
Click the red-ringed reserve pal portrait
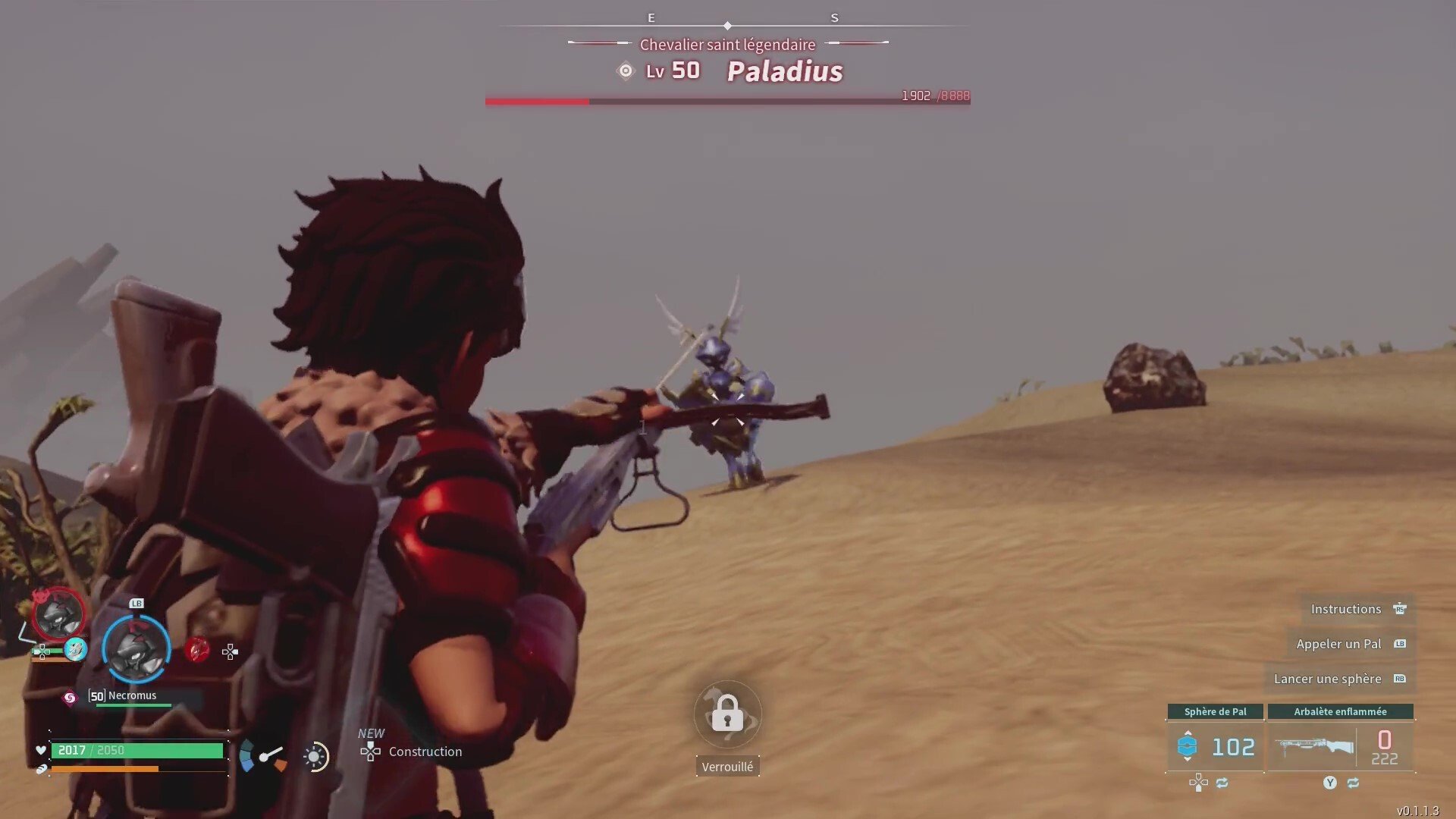[x=58, y=614]
